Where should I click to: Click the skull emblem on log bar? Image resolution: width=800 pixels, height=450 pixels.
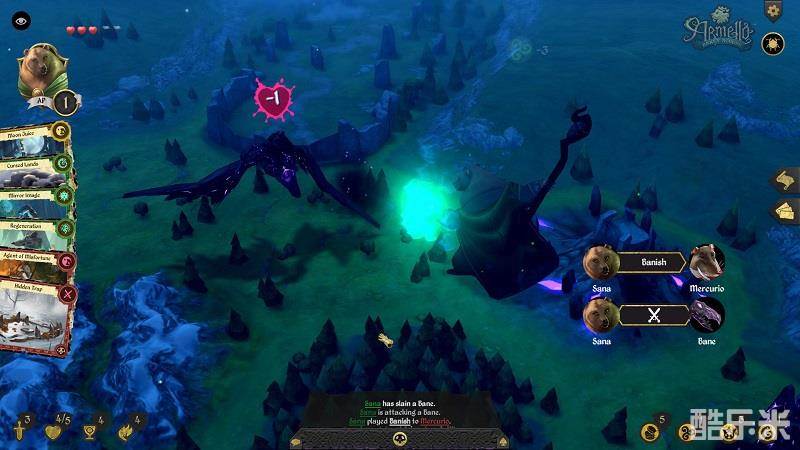point(399,438)
